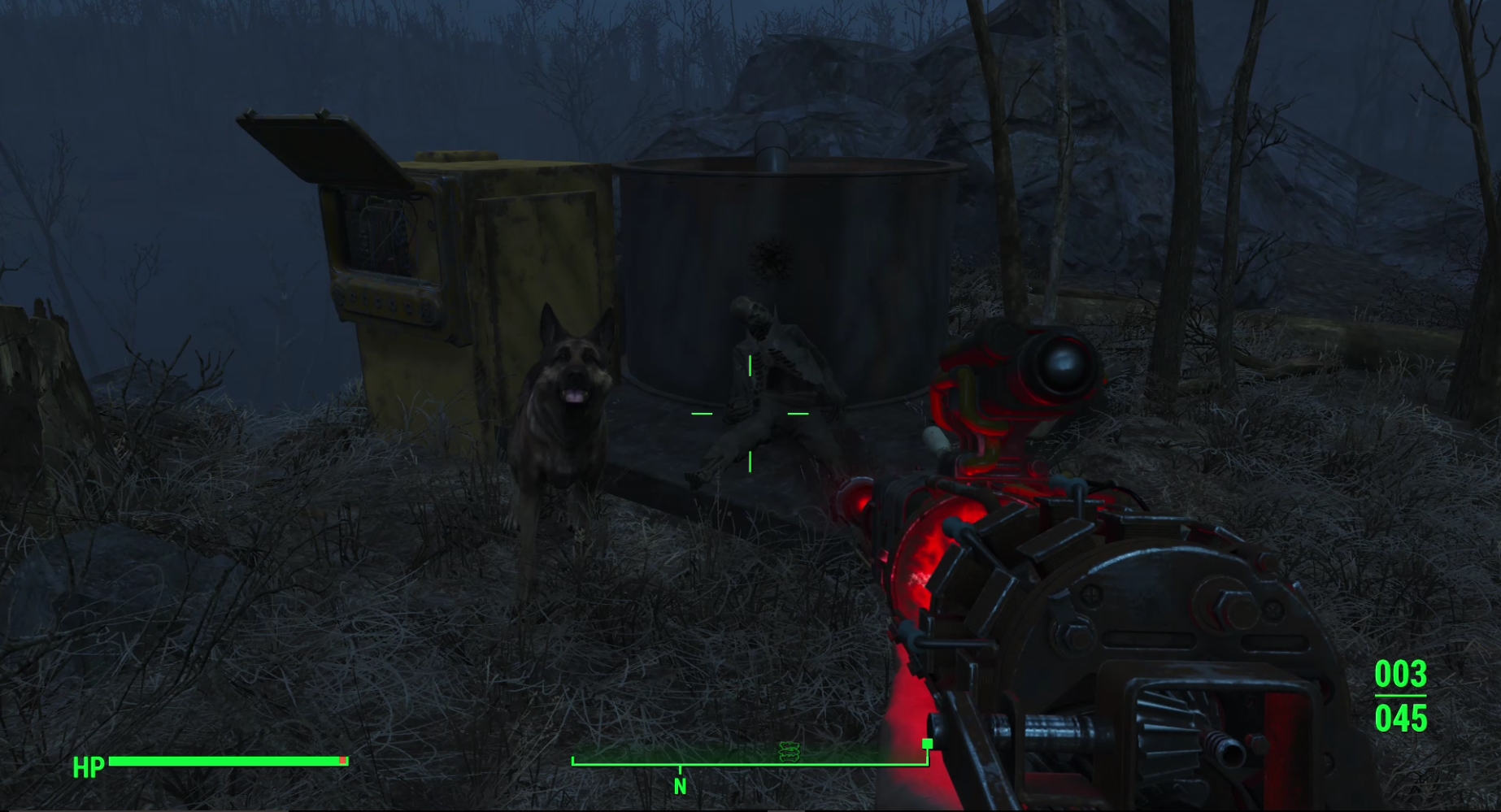The width and height of the screenshot is (1501, 812).
Task: Click the location marker icon on the compass
Action: coord(789,752)
